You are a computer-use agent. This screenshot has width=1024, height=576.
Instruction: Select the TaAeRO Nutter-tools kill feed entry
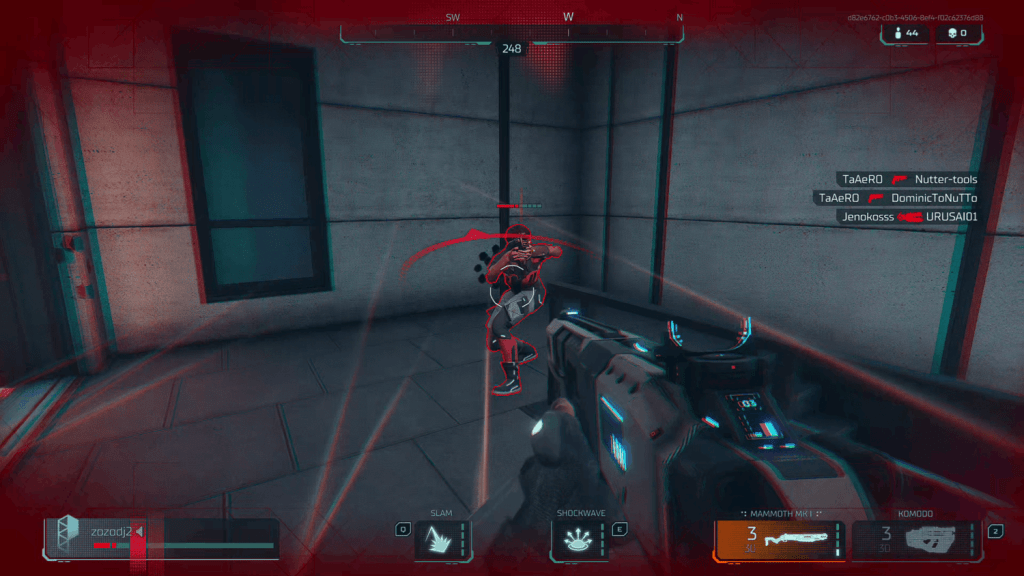point(909,179)
